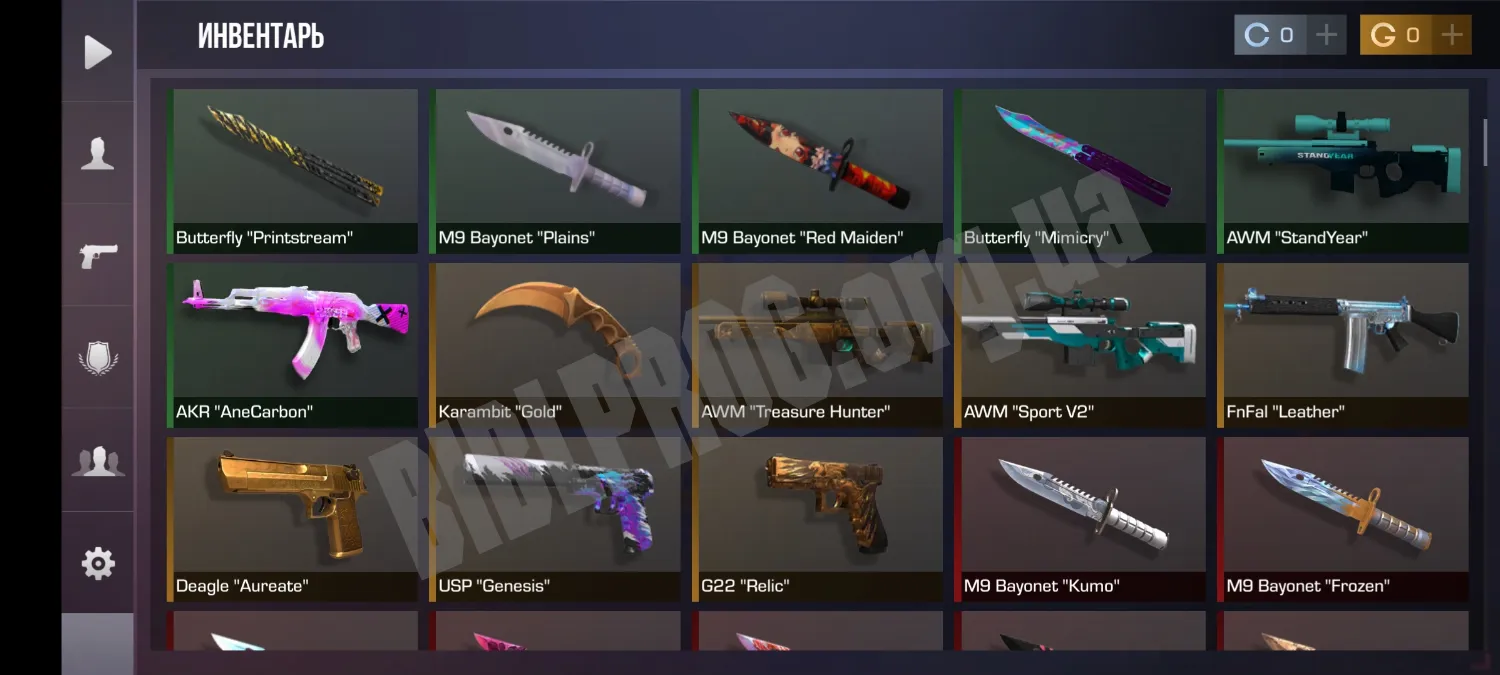Open the player profile section

(98, 154)
